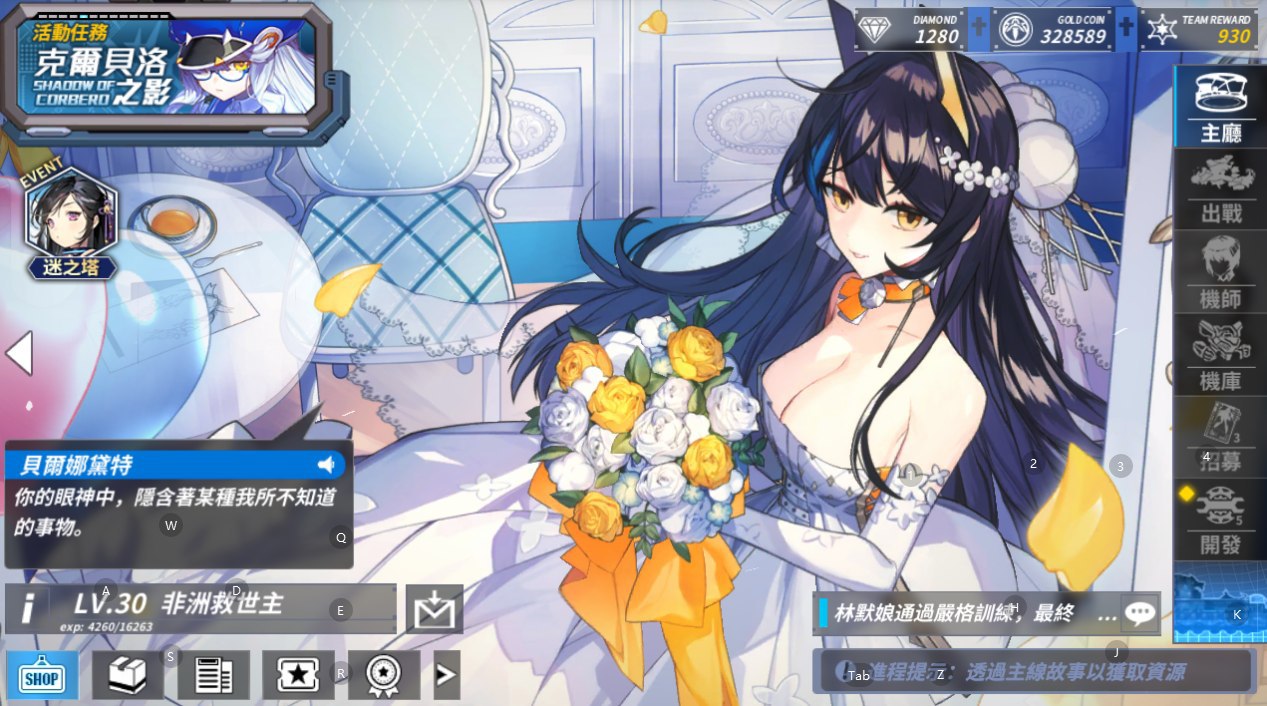Open the news list icon
This screenshot has height=706, width=1267.
tap(213, 676)
